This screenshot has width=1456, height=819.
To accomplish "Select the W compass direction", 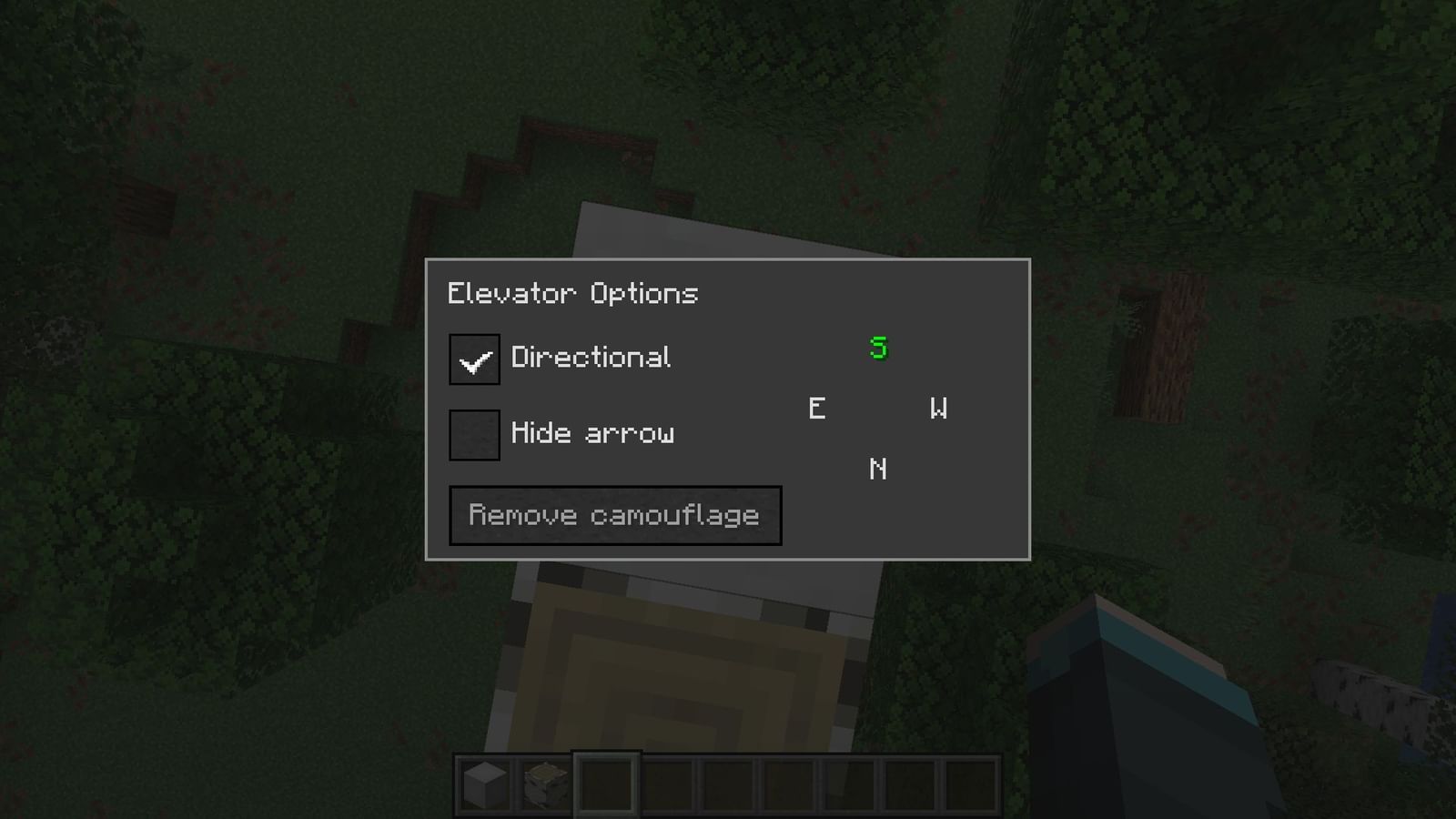I will 939,409.
